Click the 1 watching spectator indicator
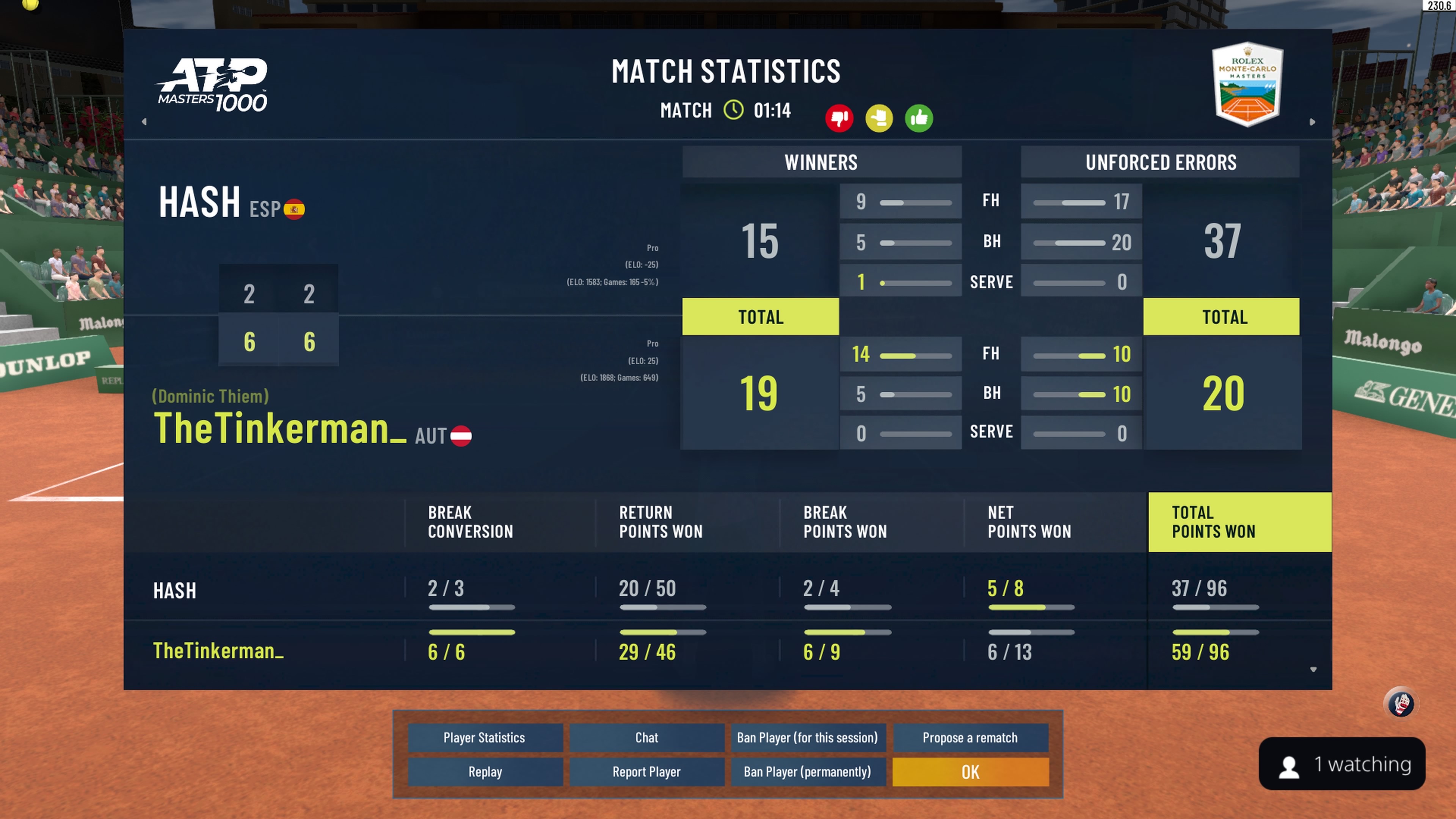This screenshot has width=1456, height=819. click(1342, 764)
